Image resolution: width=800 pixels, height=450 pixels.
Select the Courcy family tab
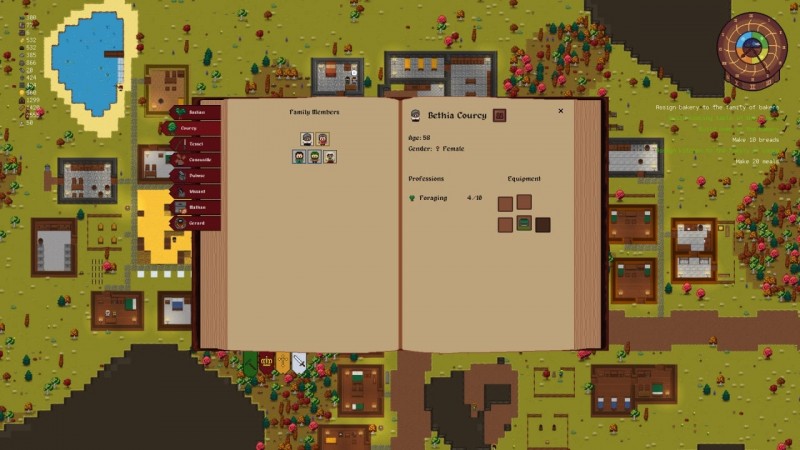pyautogui.click(x=190, y=129)
